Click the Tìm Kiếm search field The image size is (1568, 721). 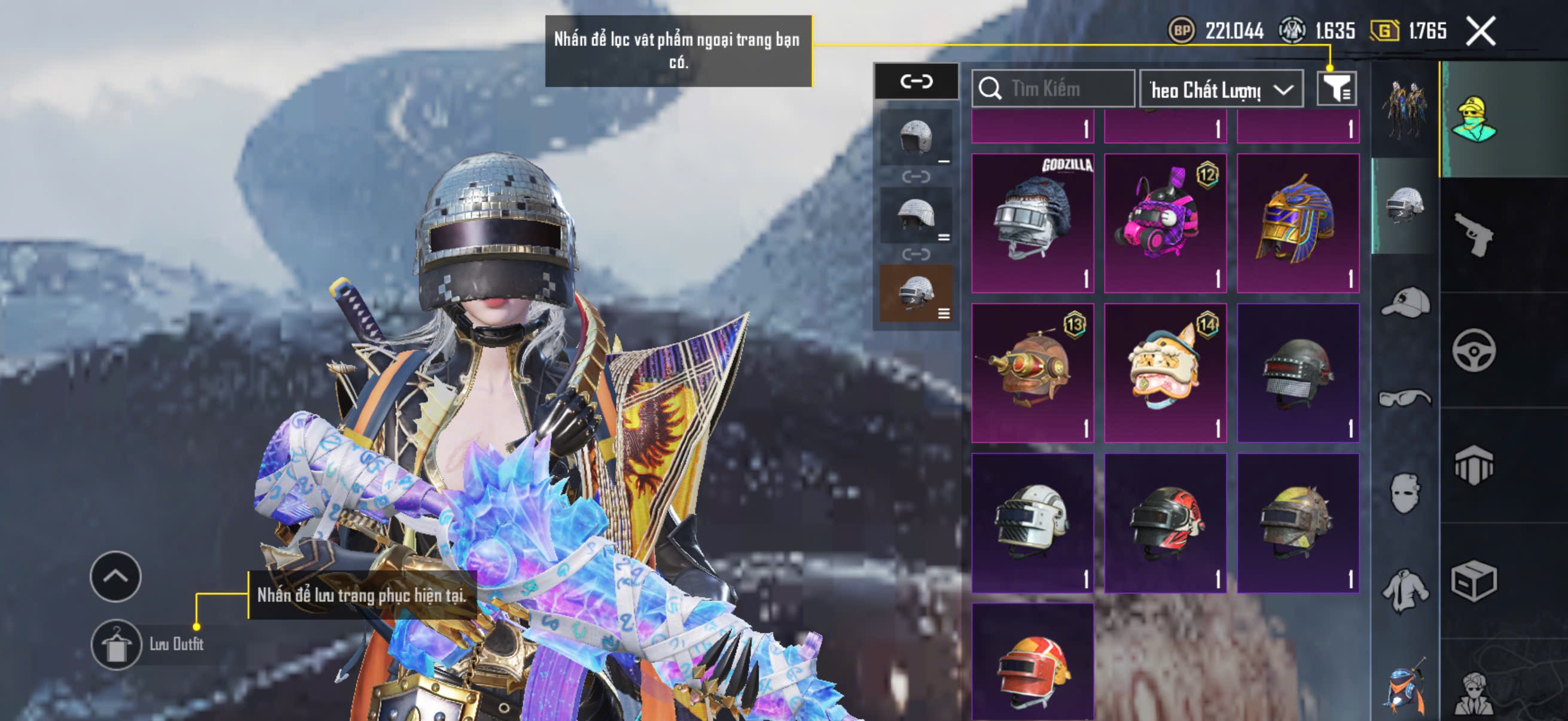(x=1053, y=89)
